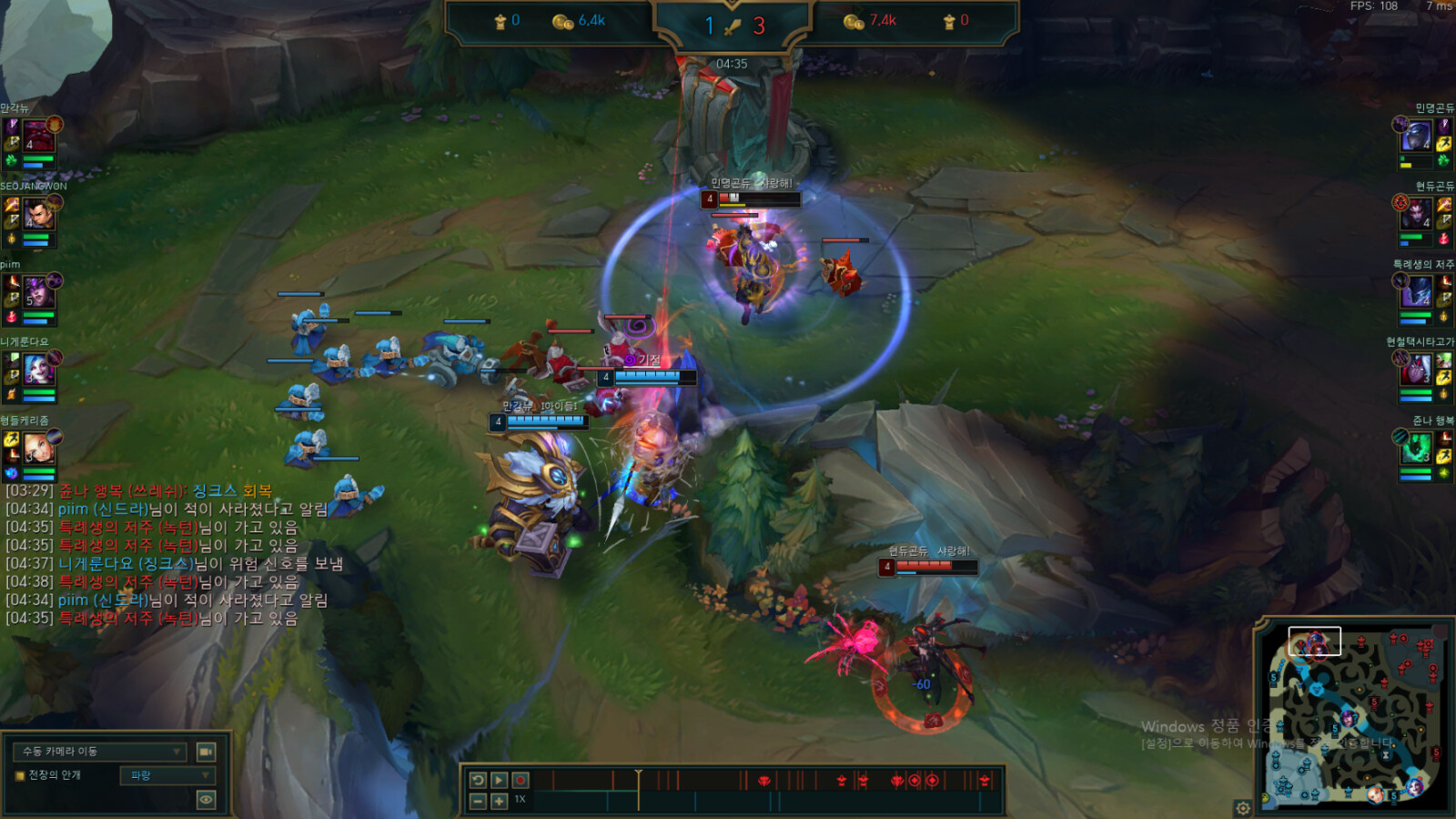Open the 파랑 team selection dropdown
Viewport: 1456px width, 819px height.
(x=167, y=775)
